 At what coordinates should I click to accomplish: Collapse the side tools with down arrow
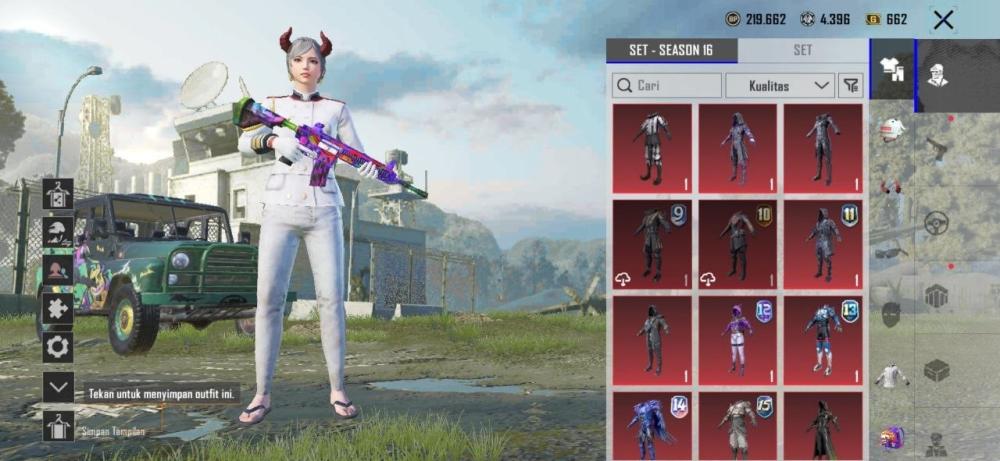click(x=58, y=386)
